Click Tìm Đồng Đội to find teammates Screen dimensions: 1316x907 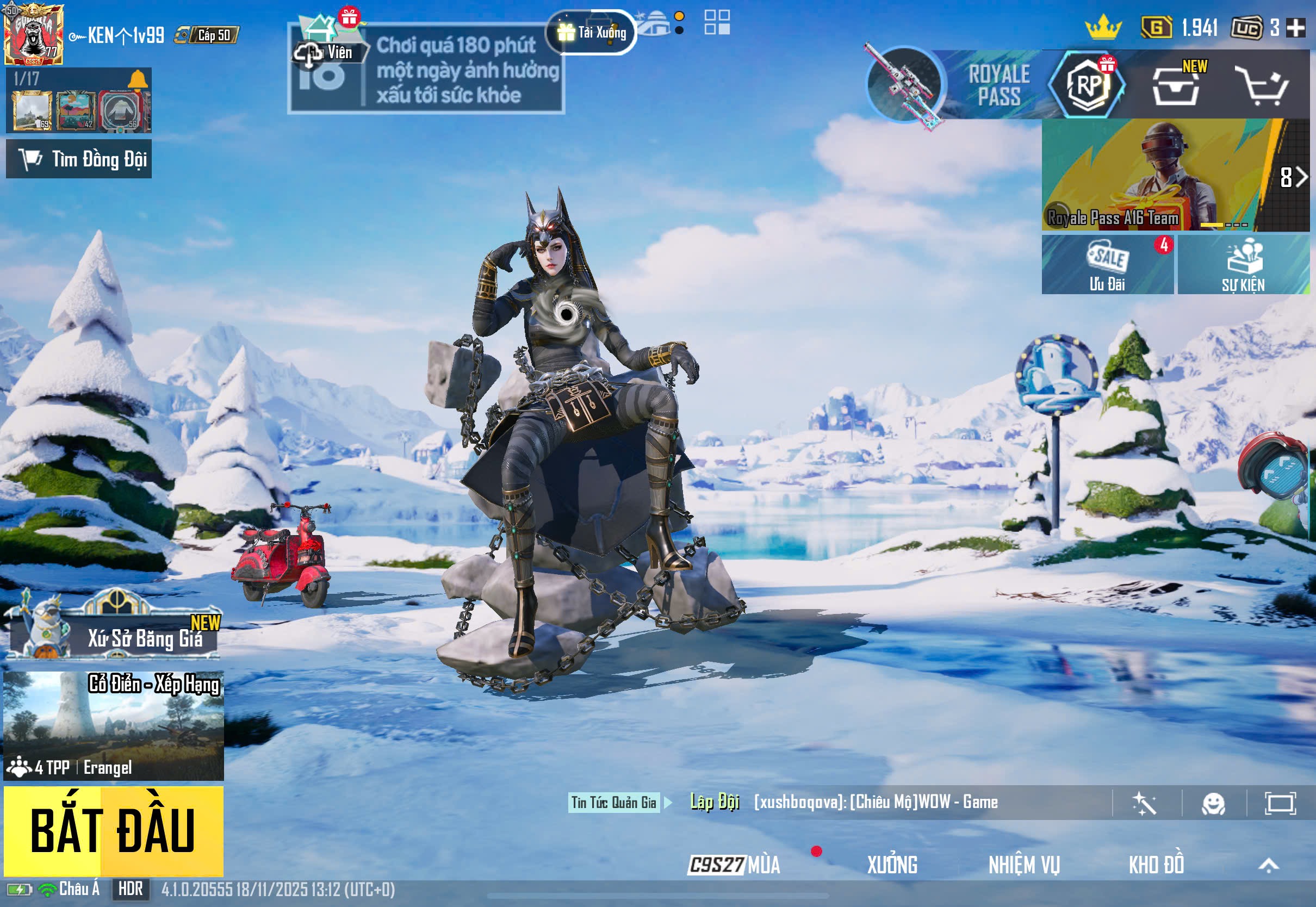pyautogui.click(x=79, y=159)
